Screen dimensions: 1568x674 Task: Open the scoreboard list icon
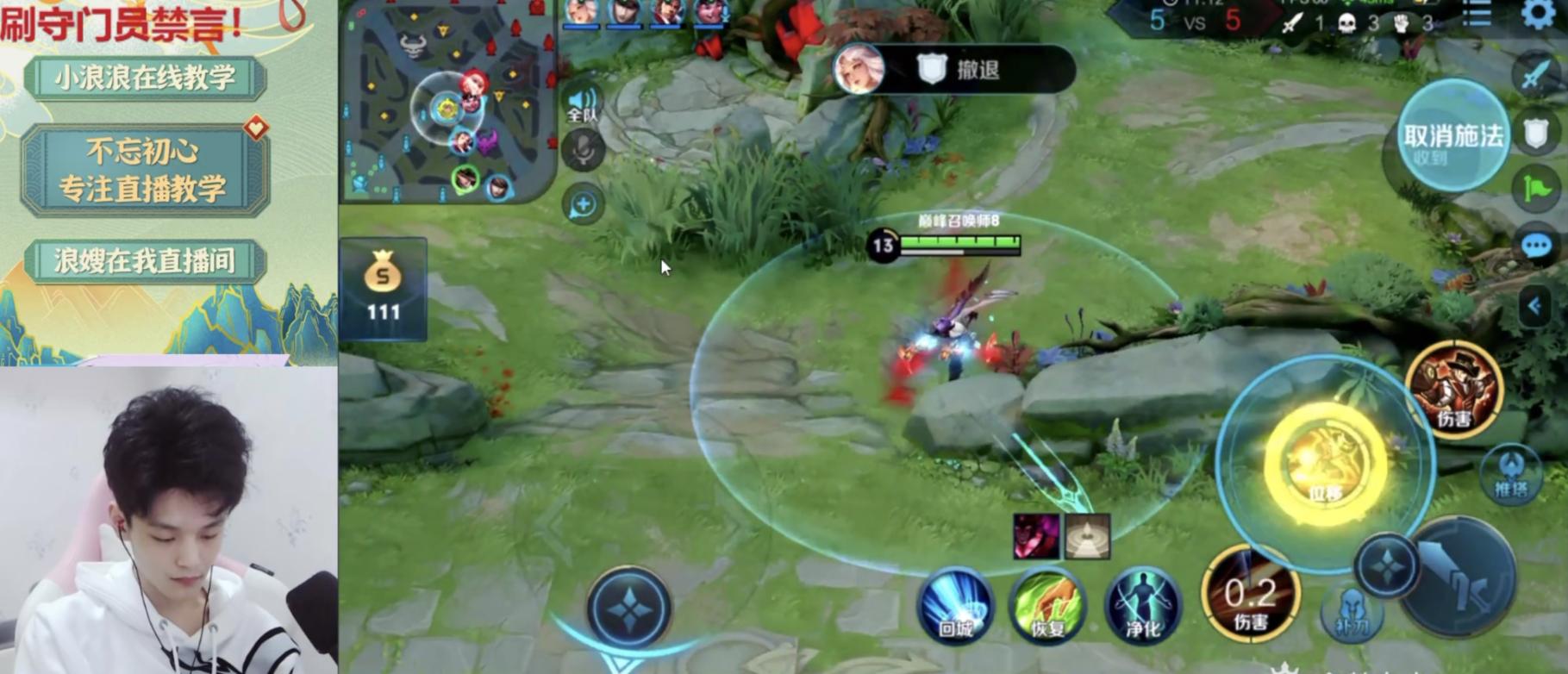[x=1477, y=15]
